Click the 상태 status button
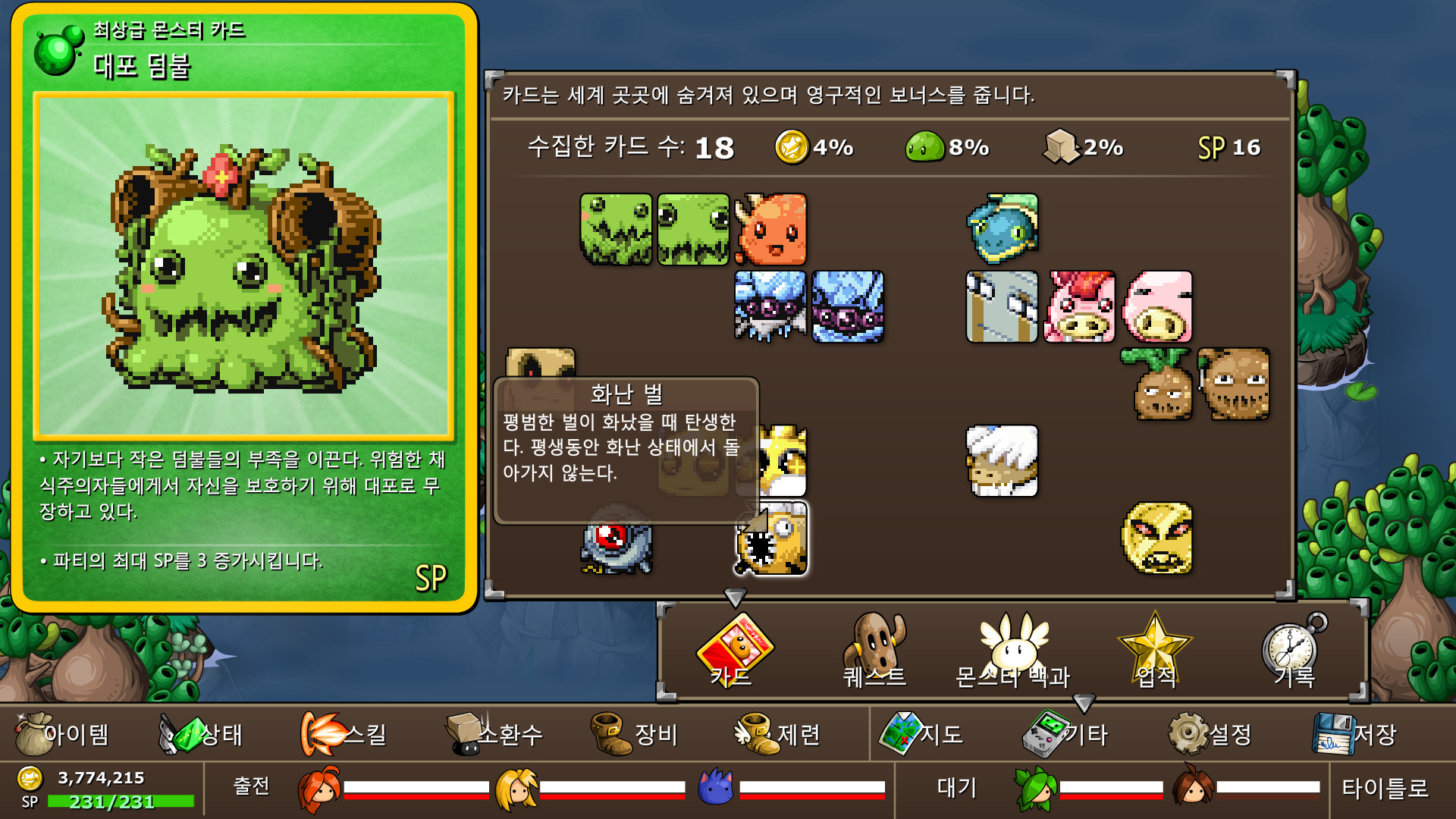Image resolution: width=1456 pixels, height=819 pixels. [x=187, y=733]
